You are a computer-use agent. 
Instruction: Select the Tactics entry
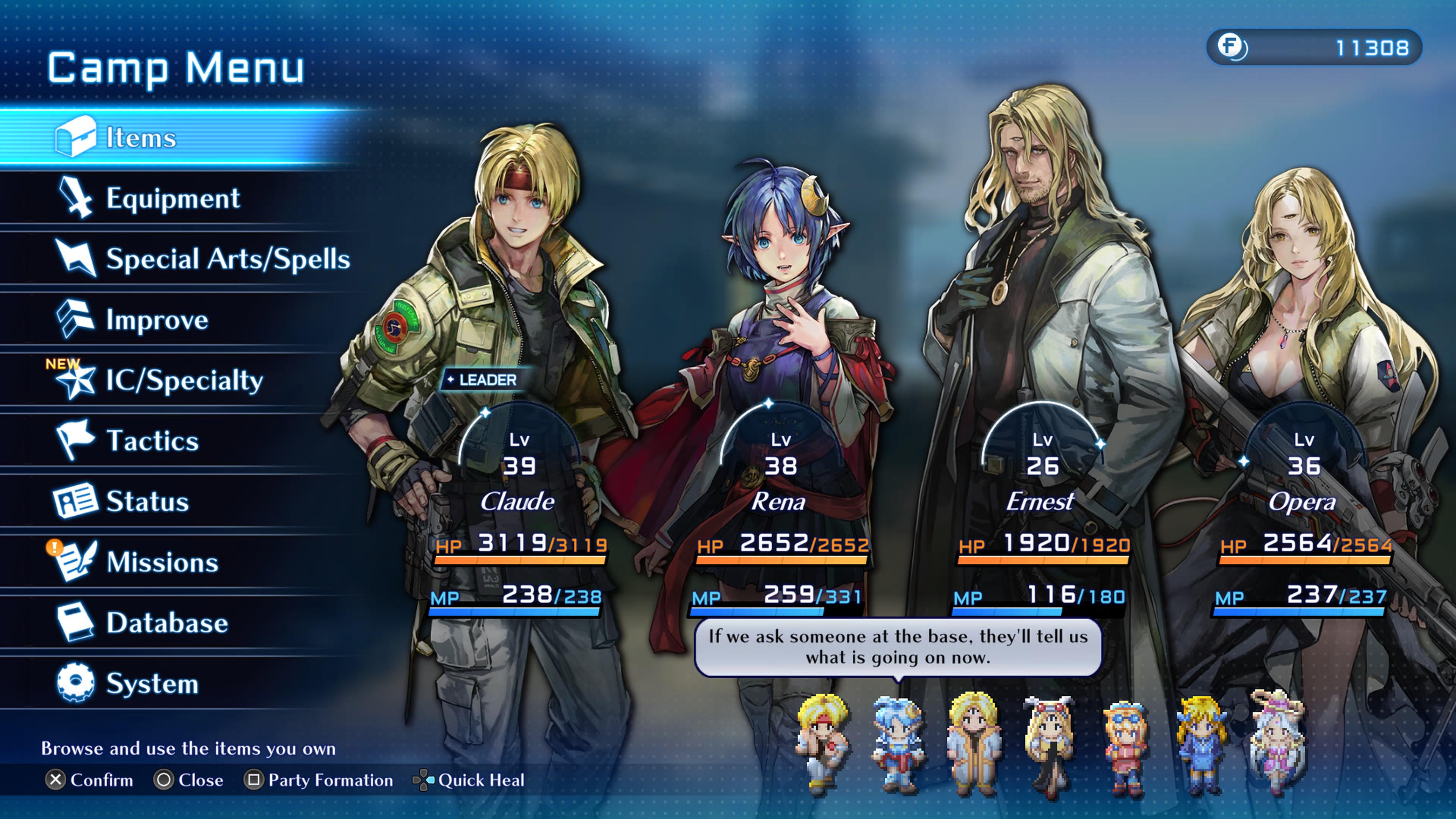point(152,441)
